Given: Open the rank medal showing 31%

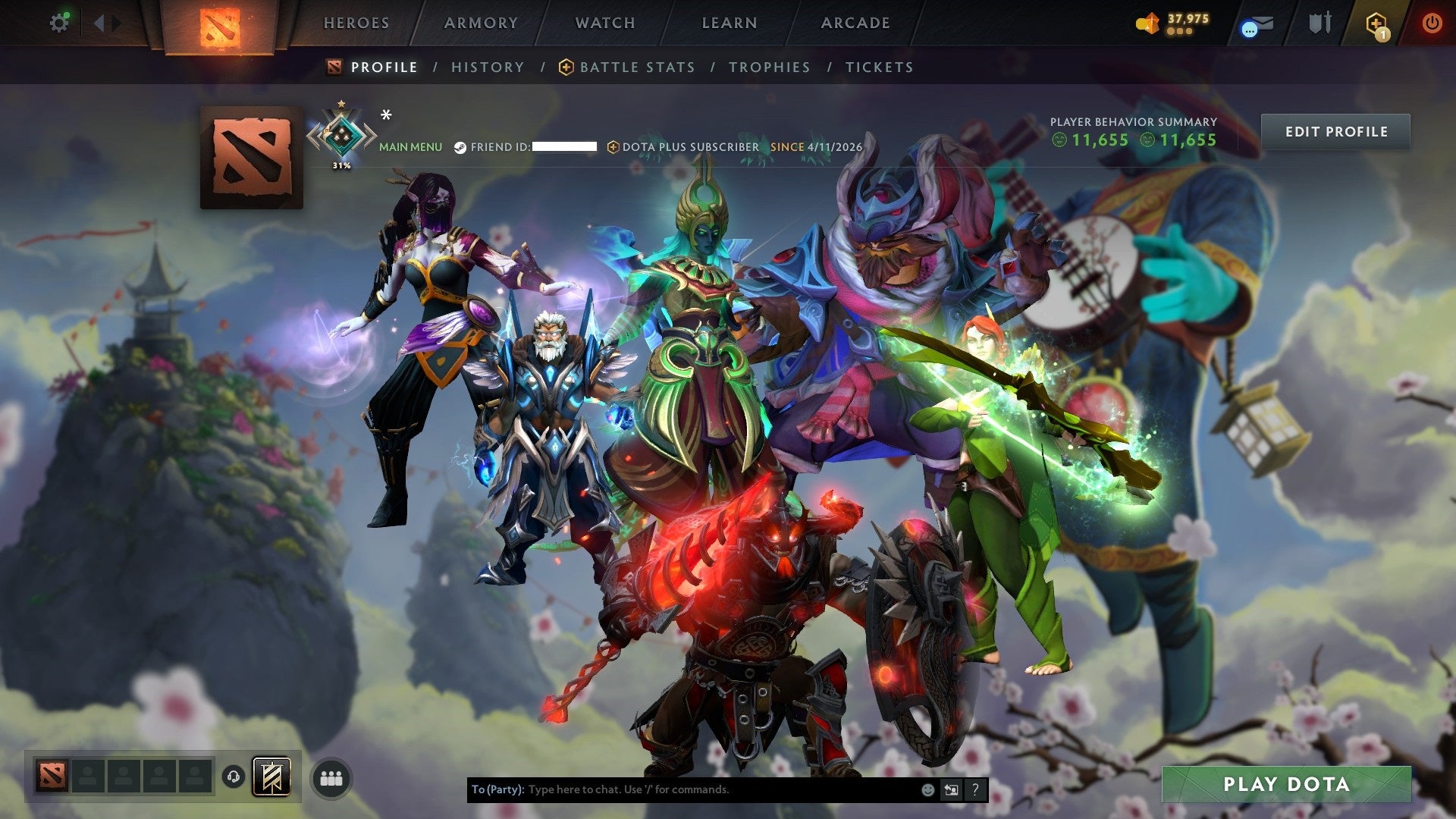Looking at the screenshot, I should point(344,136).
